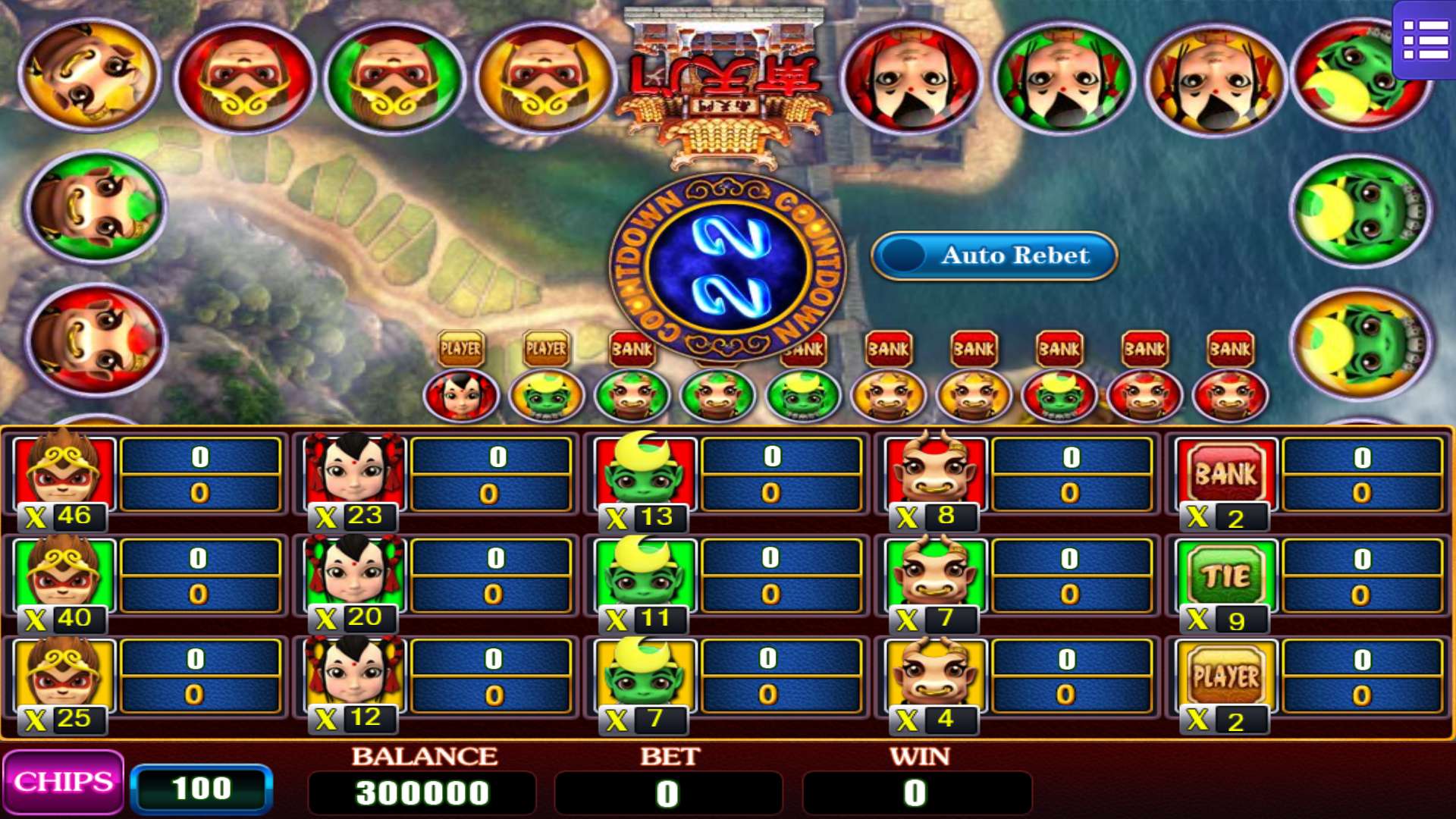Viewport: 1456px width, 819px height.
Task: Bet on BANK x2
Action: (x=1226, y=475)
